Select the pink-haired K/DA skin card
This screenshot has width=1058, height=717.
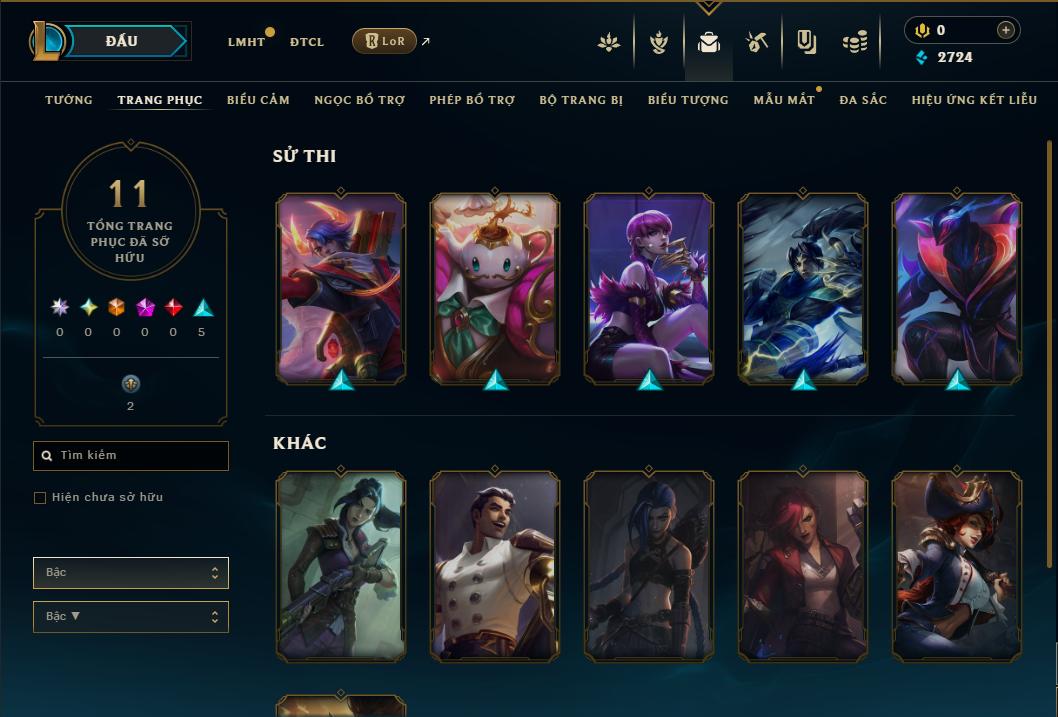point(649,288)
